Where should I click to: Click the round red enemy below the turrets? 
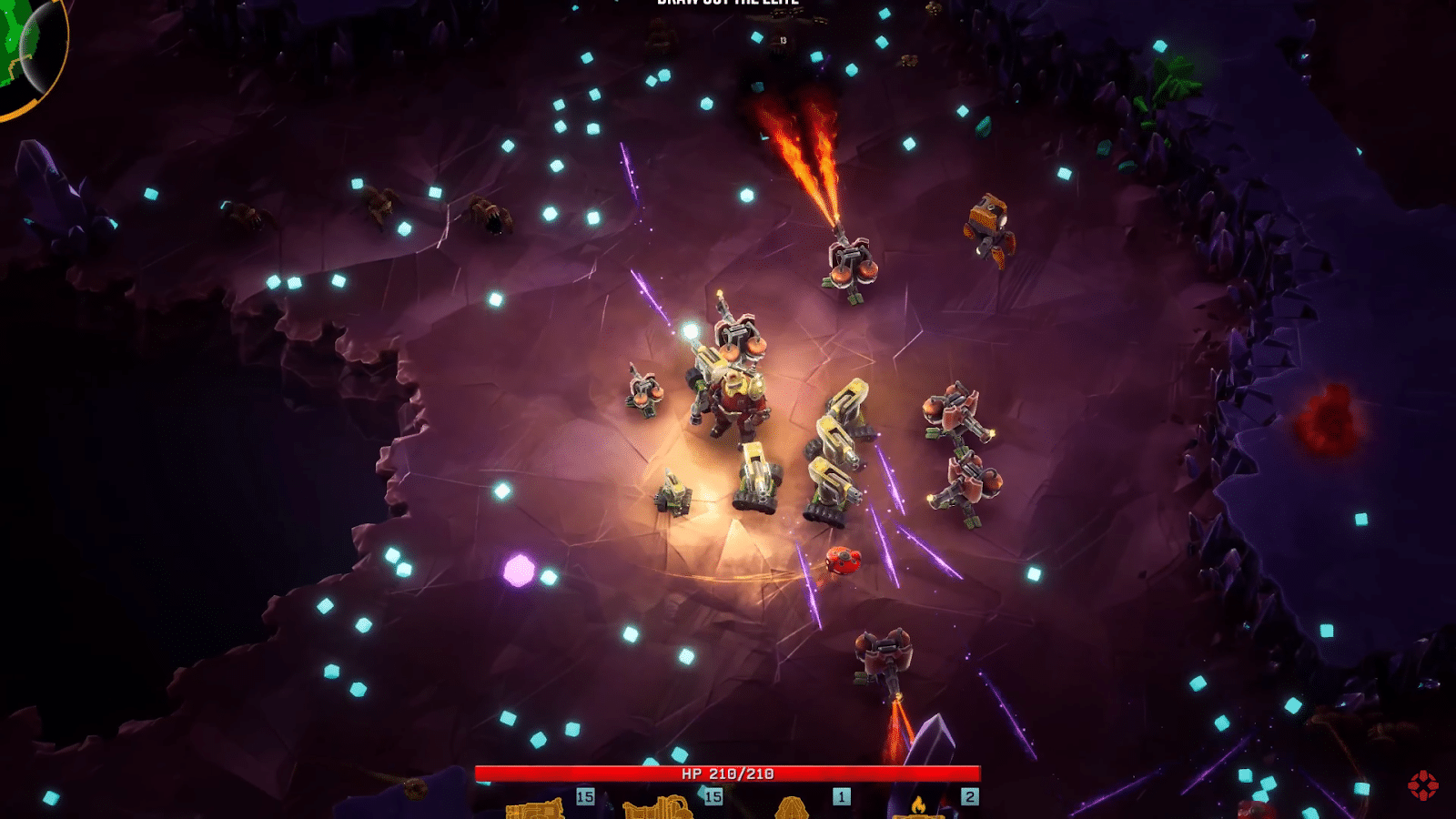coord(842,561)
